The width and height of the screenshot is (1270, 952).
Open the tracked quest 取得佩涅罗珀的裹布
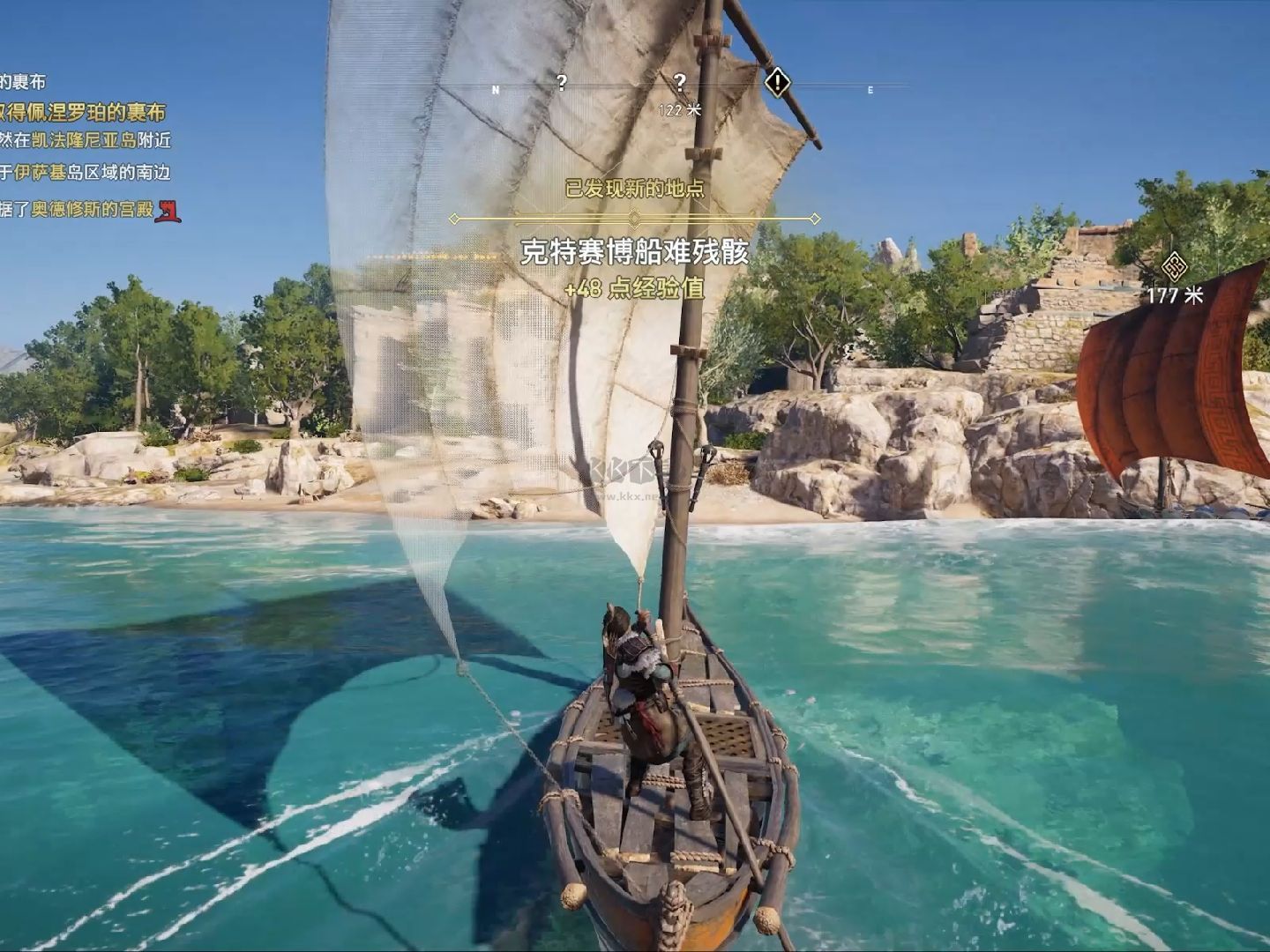(x=82, y=112)
